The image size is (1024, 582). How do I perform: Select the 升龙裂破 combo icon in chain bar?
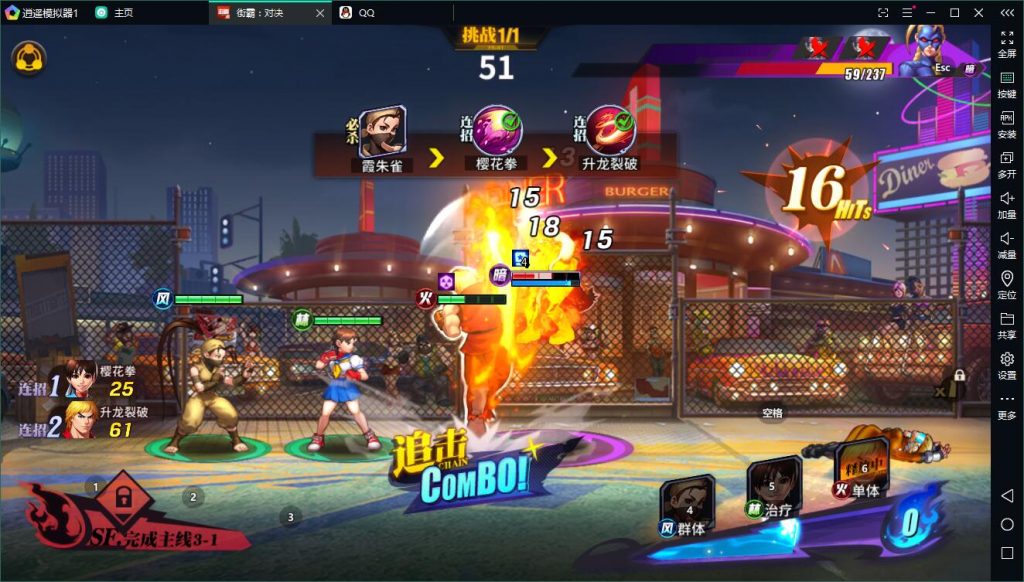(x=610, y=131)
